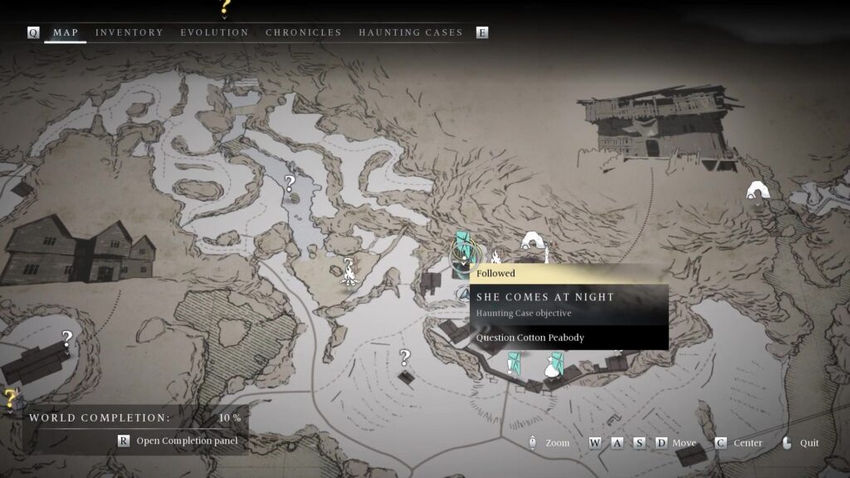Choose the question mark above the small hut

coord(405,358)
